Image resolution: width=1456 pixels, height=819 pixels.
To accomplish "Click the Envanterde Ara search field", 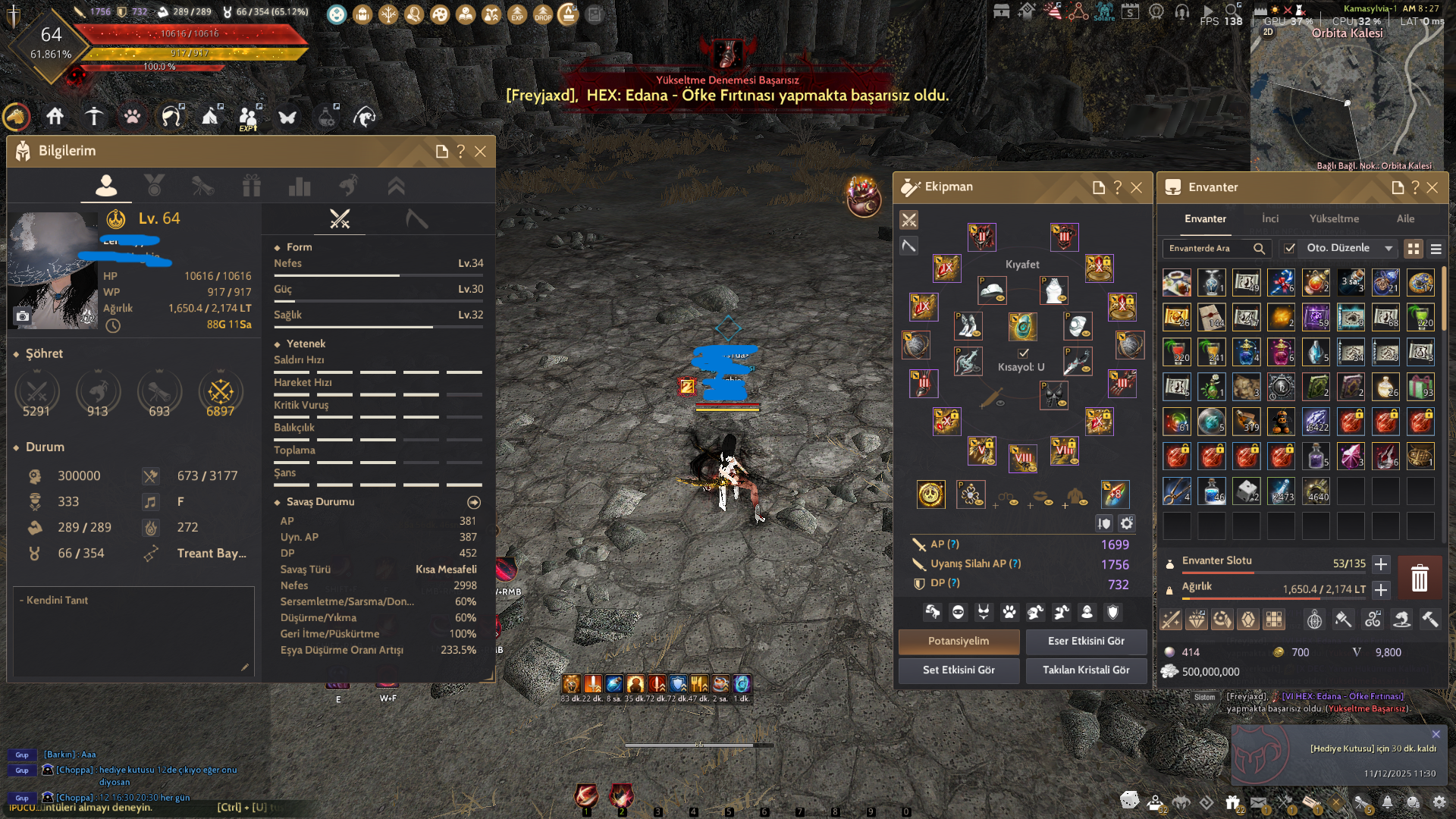I will (1210, 248).
